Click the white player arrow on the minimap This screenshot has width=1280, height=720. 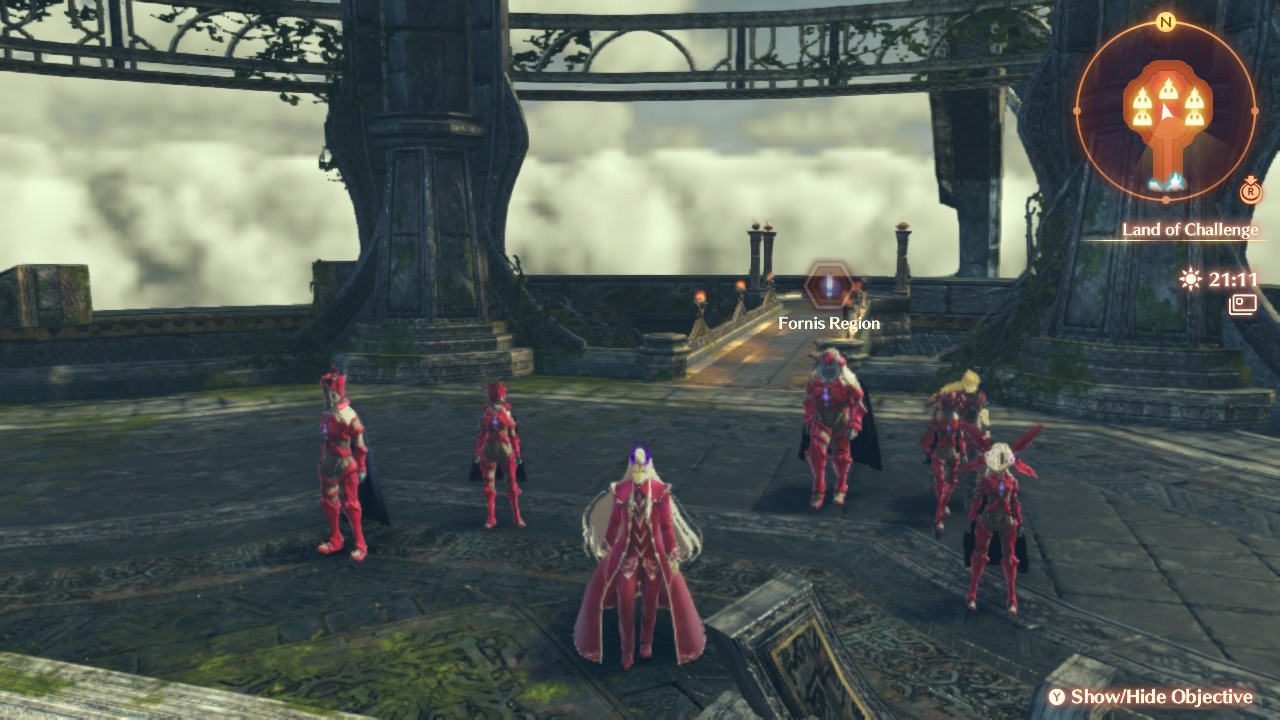(1168, 113)
